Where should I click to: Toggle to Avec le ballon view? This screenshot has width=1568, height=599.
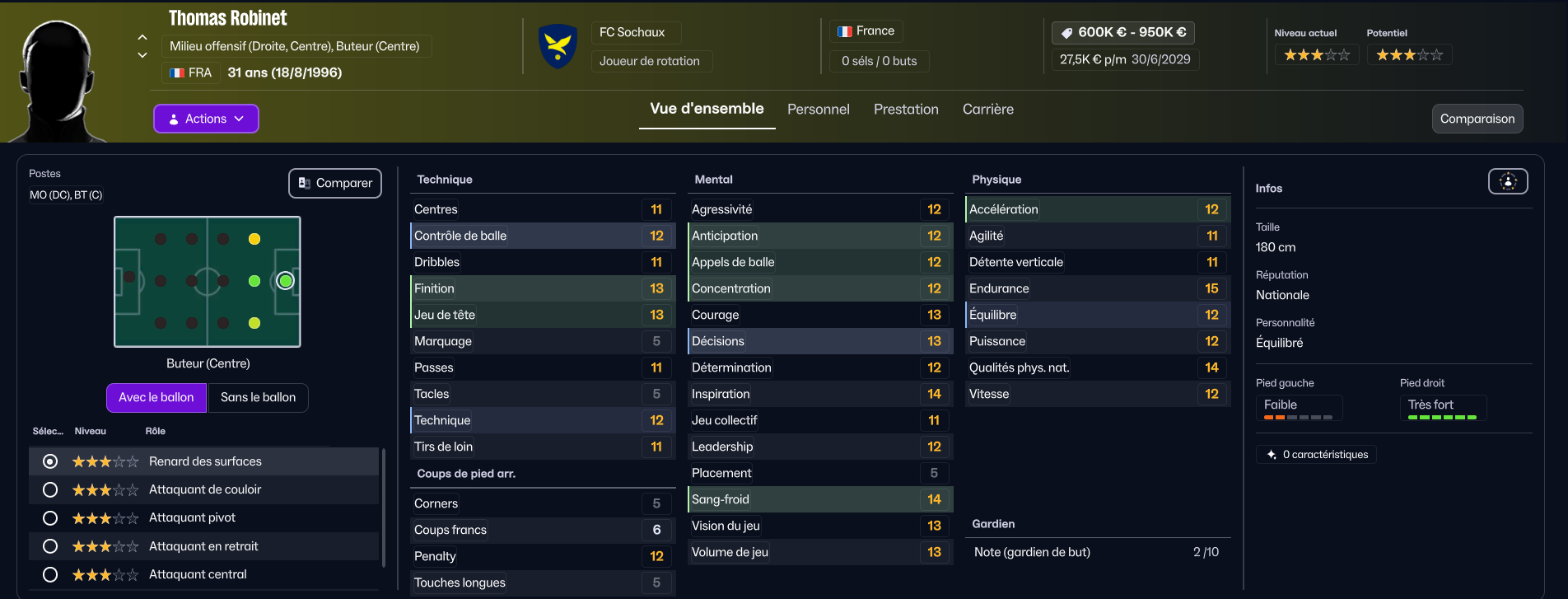pyautogui.click(x=156, y=397)
